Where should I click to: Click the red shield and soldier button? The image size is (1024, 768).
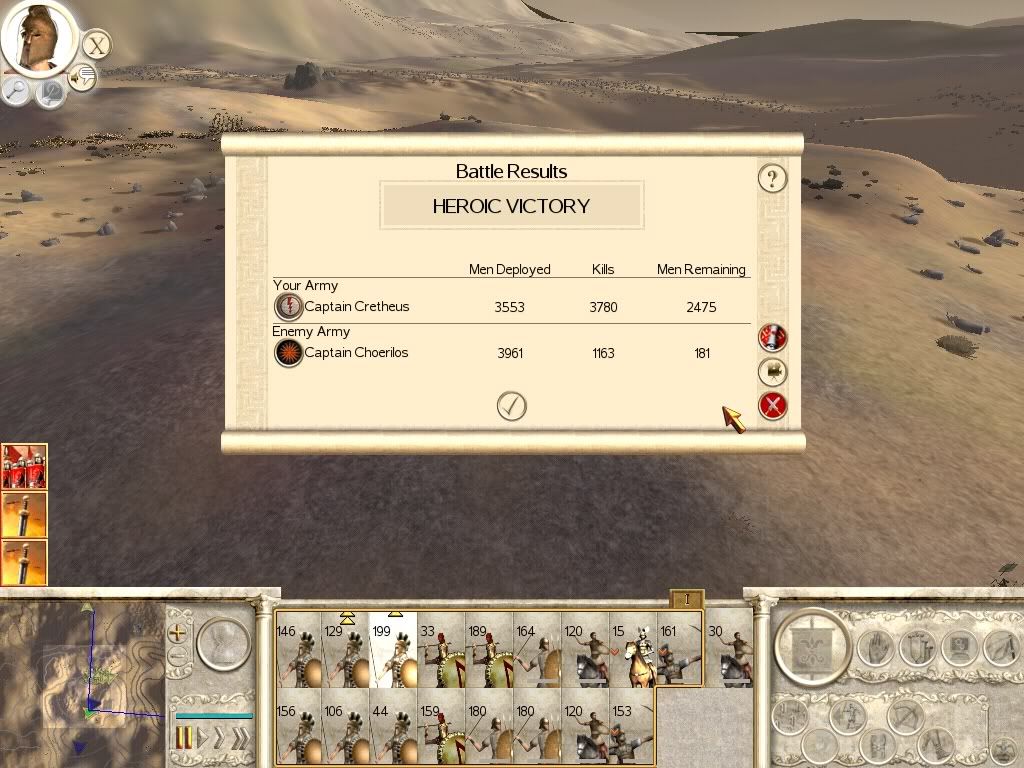tap(773, 338)
